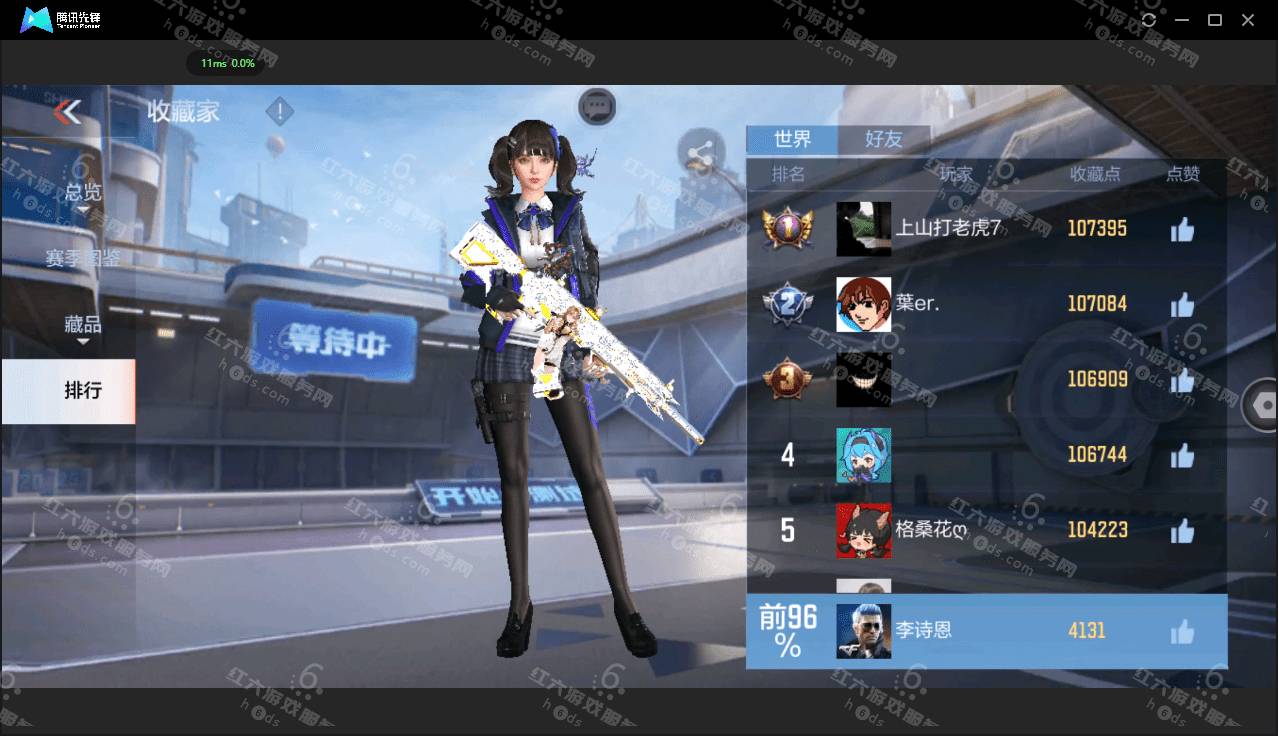Switch to the 世界 ranking tab
This screenshot has height=736, width=1278.
click(792, 139)
